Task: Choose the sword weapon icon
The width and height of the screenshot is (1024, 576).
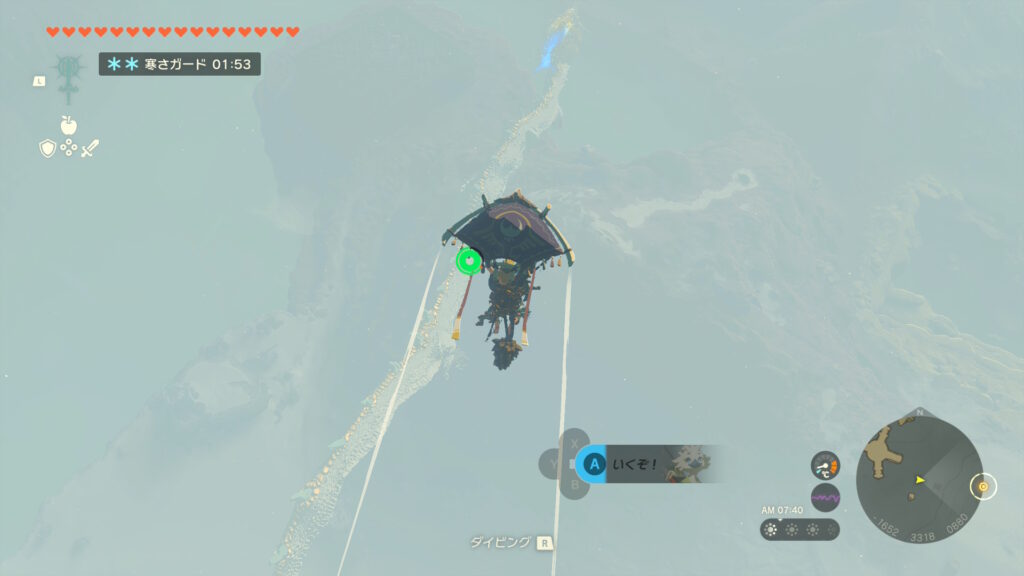Action: 90,148
